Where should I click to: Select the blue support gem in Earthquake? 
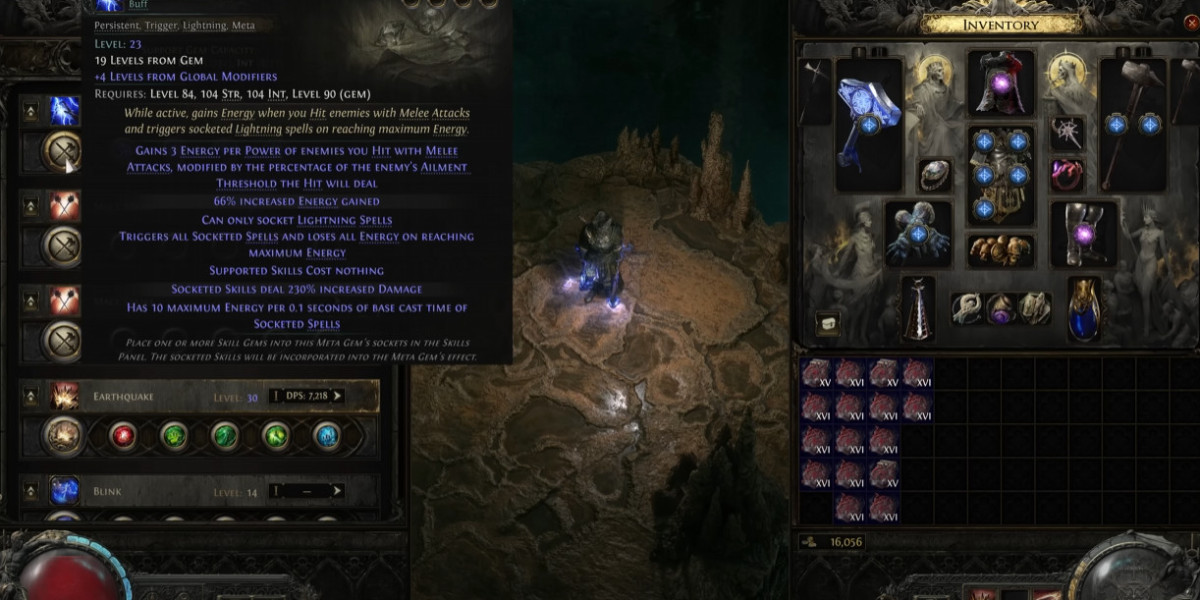coord(326,436)
